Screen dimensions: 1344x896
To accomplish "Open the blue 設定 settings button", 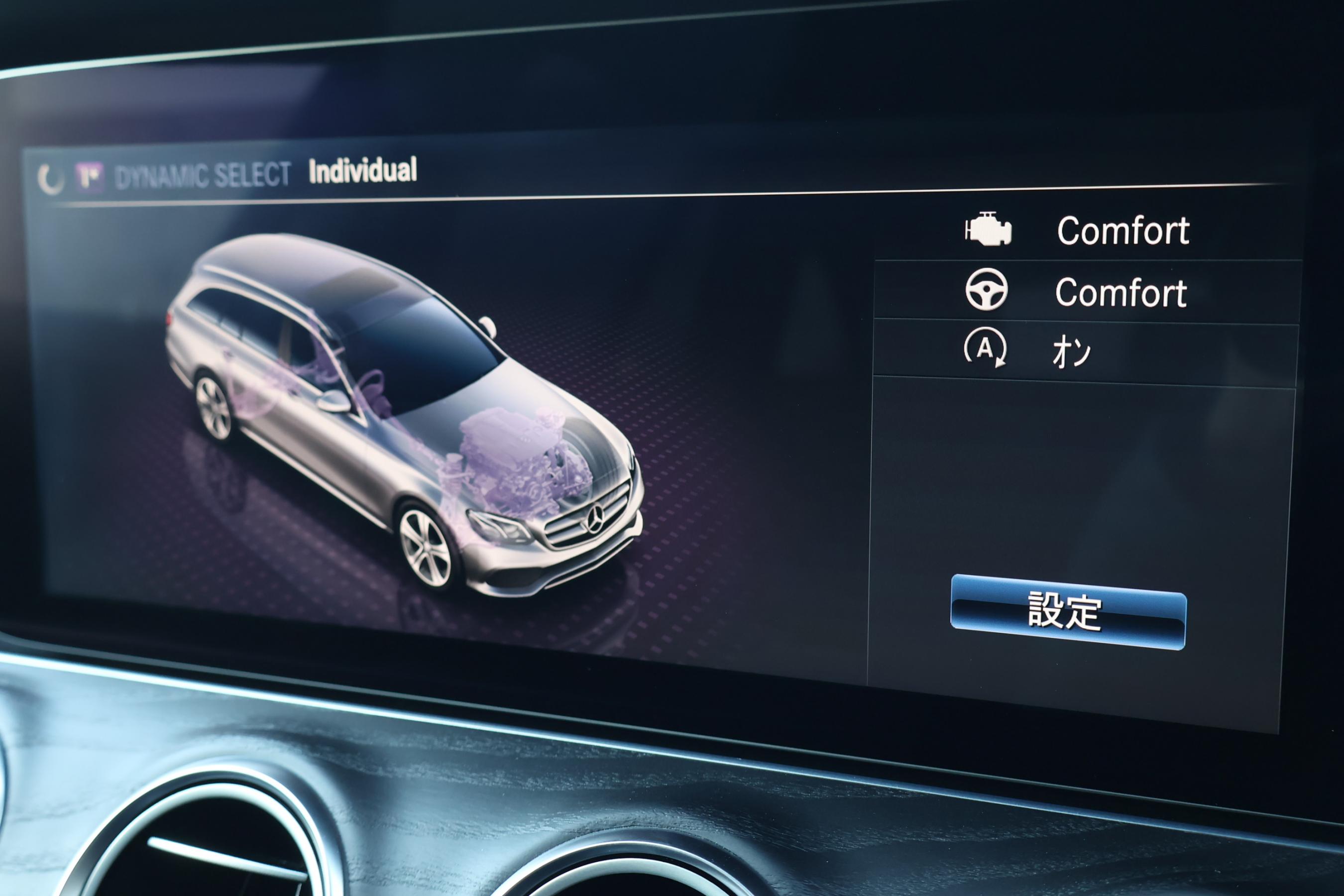I will pos(1067,611).
